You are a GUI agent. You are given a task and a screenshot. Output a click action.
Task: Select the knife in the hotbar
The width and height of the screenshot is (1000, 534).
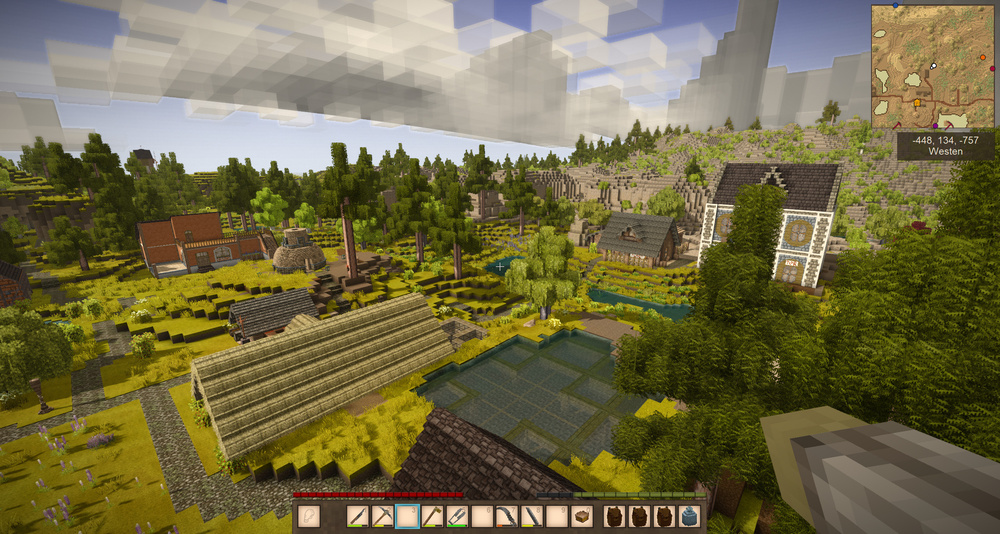357,516
